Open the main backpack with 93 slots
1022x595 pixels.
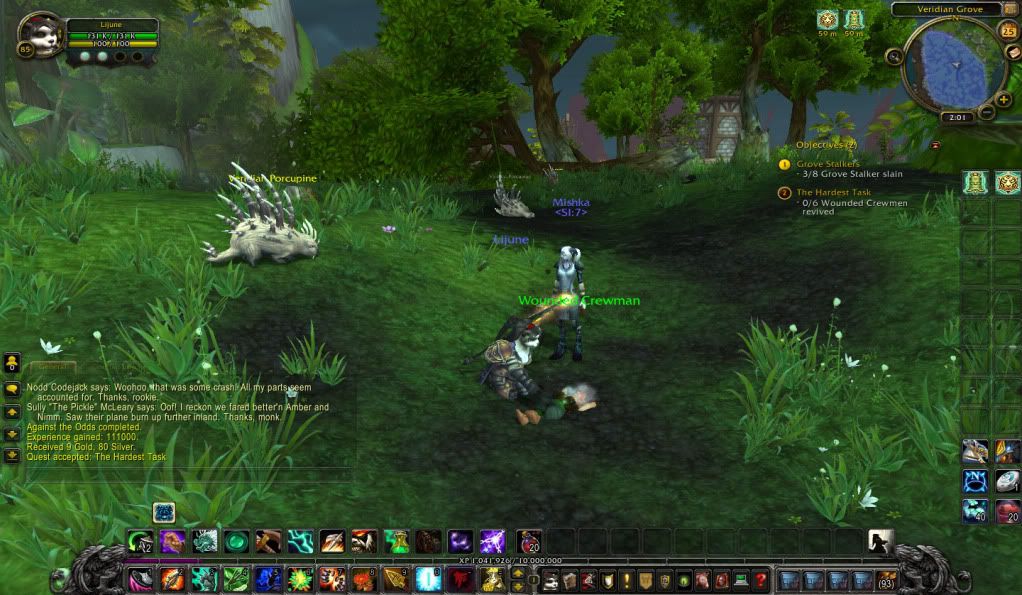click(x=885, y=579)
